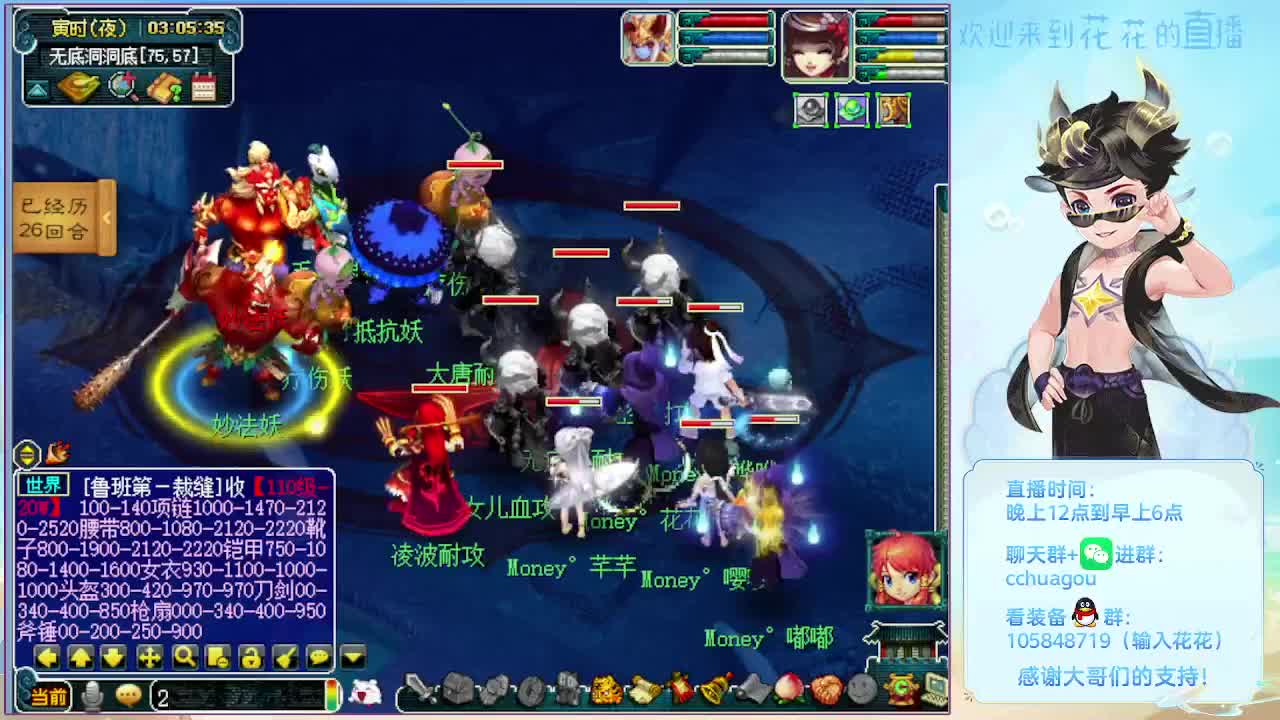1280x720 pixels.
Task: Click the 当前 tab at the bottom-left
Action: coord(47,696)
